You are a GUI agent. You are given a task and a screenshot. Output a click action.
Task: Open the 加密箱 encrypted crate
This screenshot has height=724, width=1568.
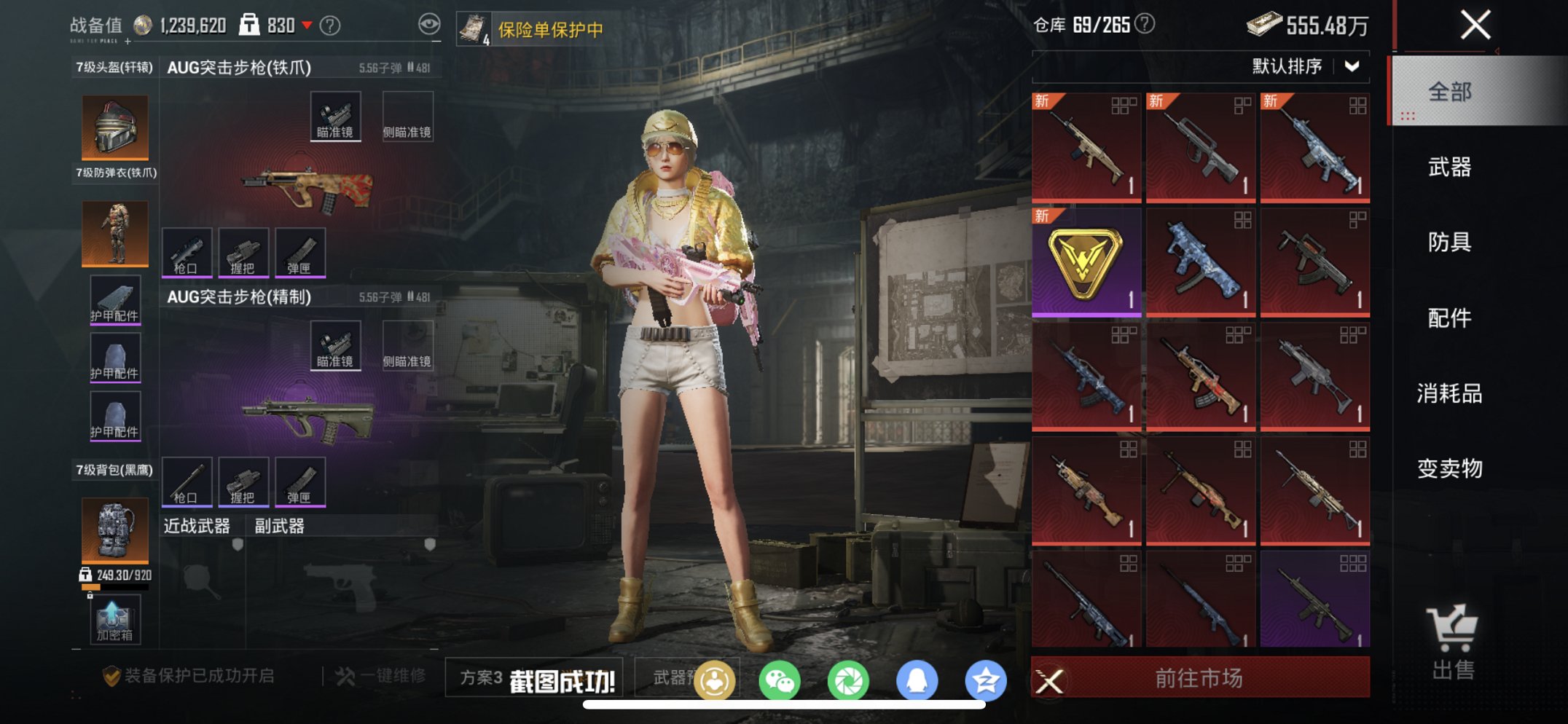114,618
